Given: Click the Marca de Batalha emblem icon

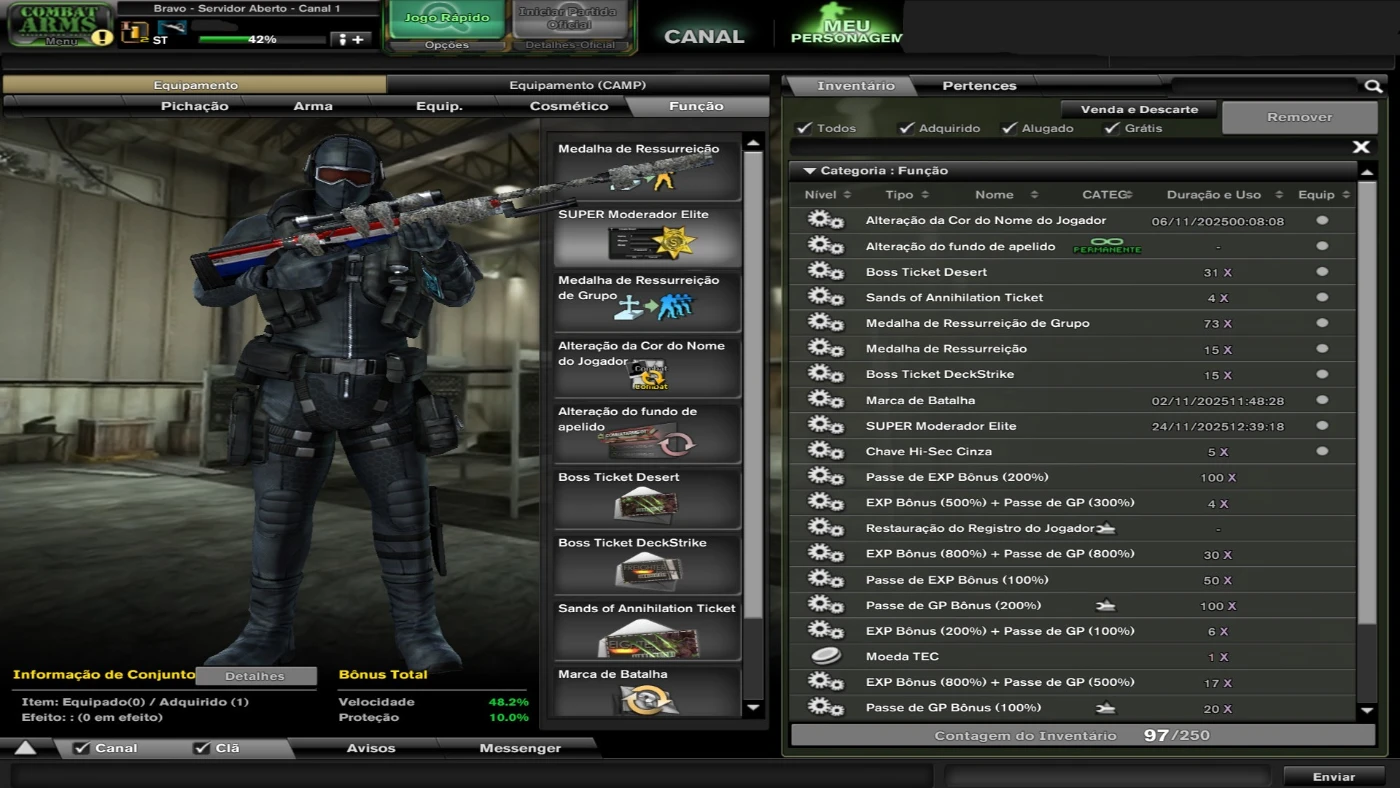Looking at the screenshot, I should click(x=647, y=698).
